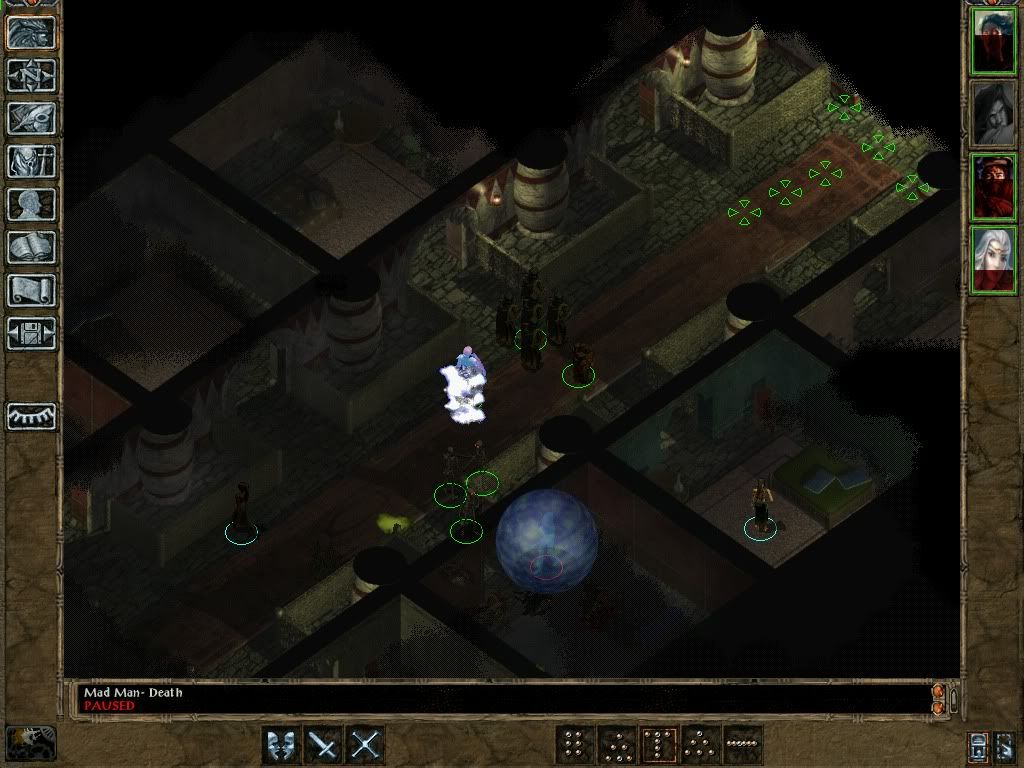Select the red-masked hat-wearing portrait
The height and width of the screenshot is (768, 1024).
coord(994,187)
